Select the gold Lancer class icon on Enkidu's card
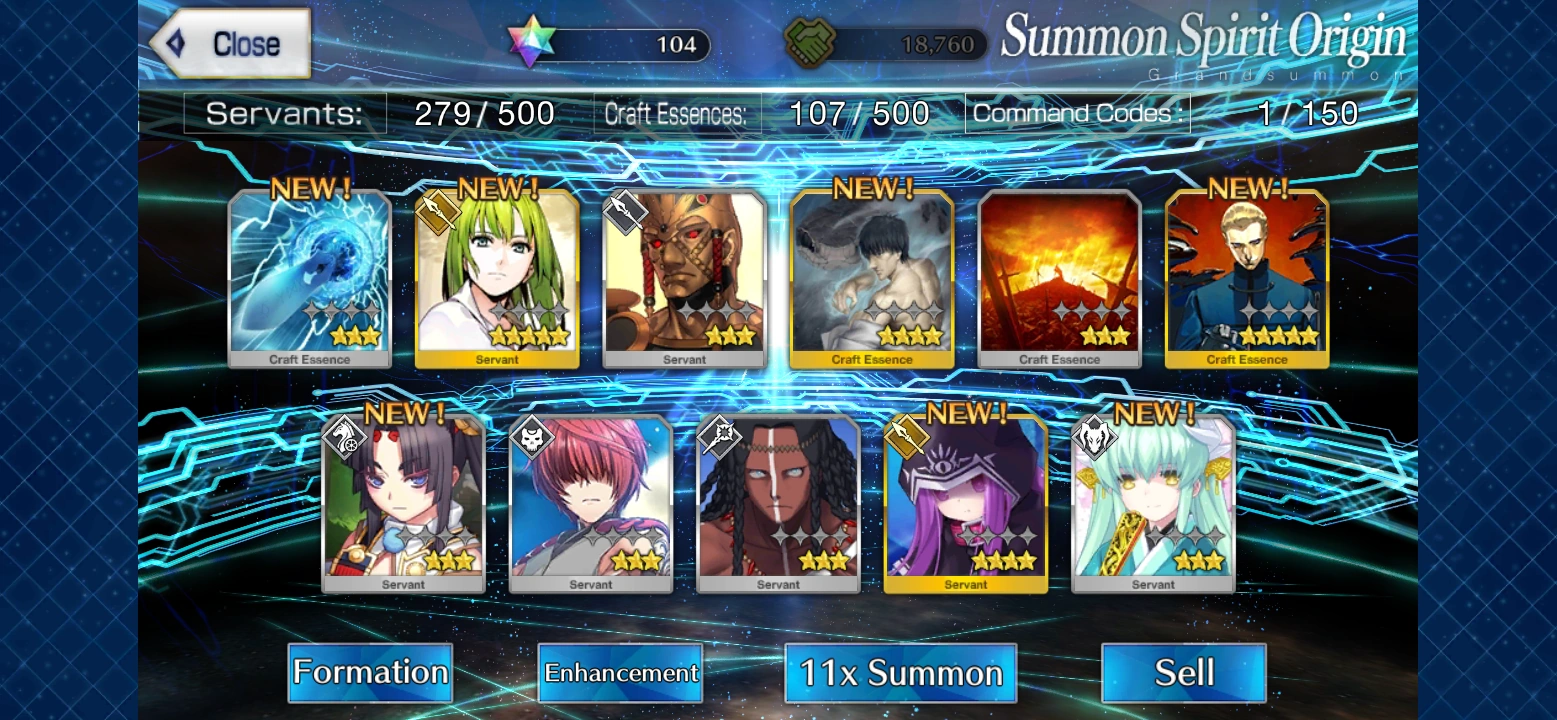The width and height of the screenshot is (1557, 720). (x=438, y=214)
